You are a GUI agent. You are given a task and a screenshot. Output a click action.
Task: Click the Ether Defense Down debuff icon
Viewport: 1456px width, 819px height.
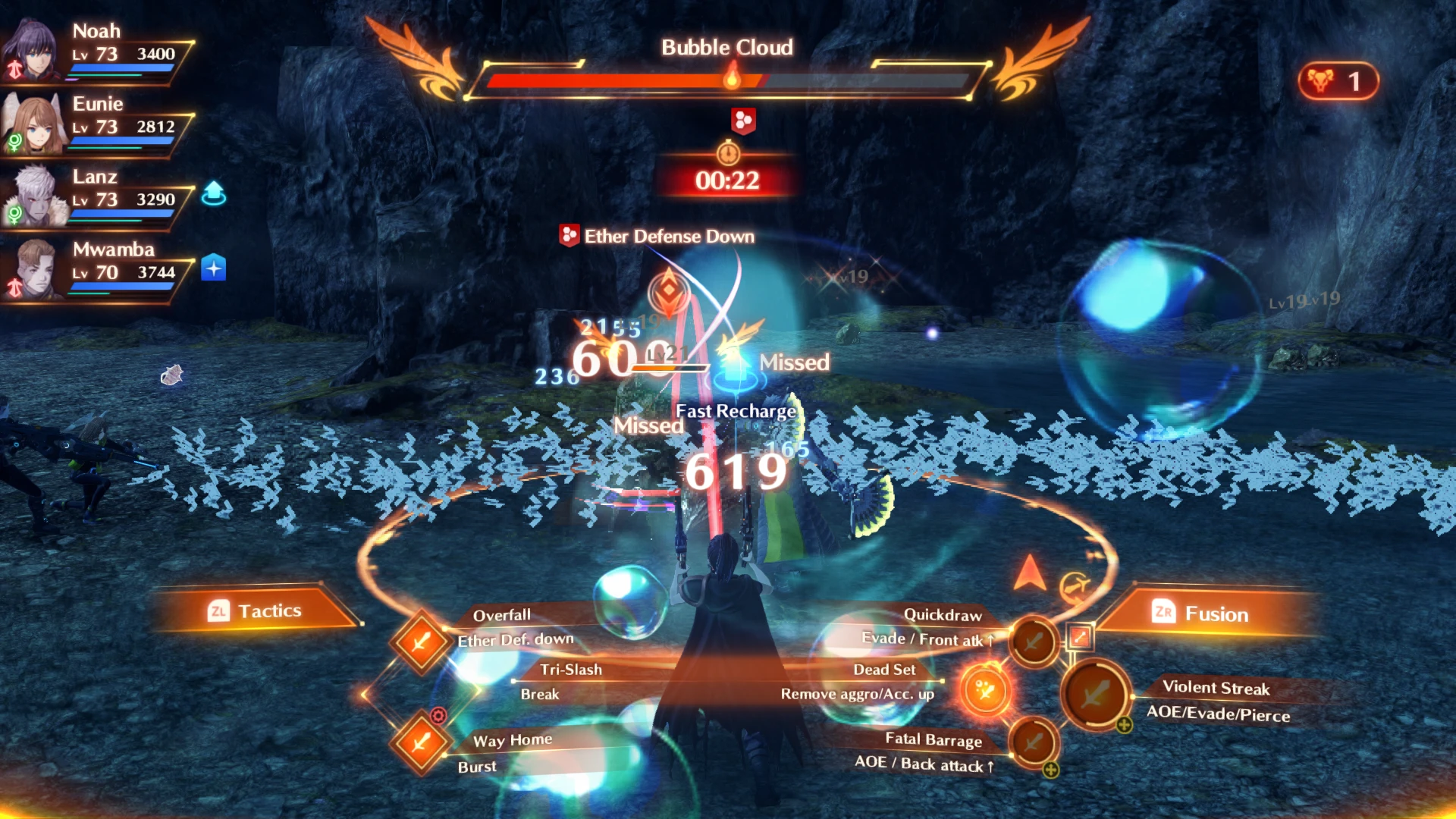click(x=569, y=236)
